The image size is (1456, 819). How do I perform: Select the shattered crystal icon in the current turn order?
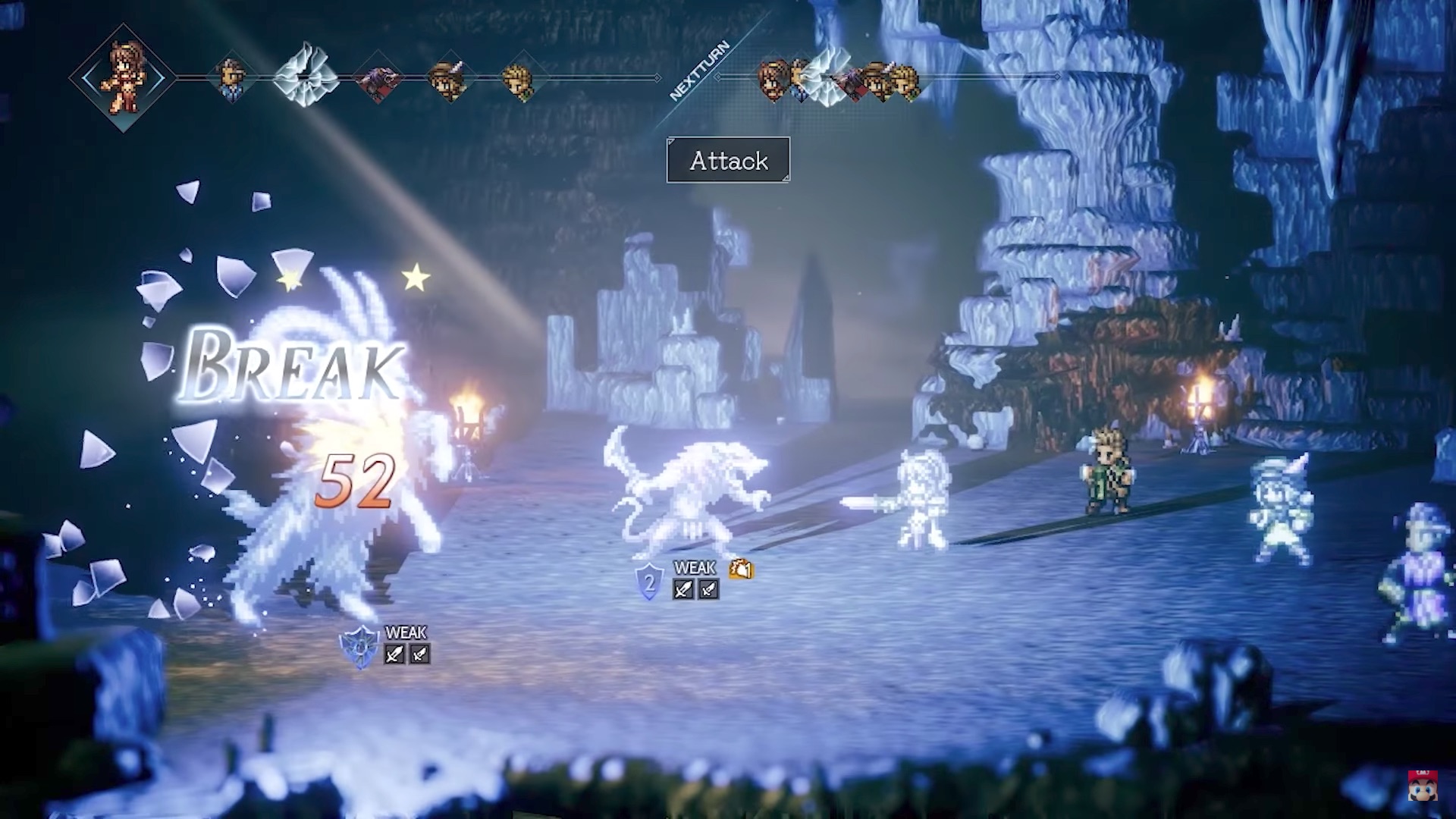coord(305,76)
